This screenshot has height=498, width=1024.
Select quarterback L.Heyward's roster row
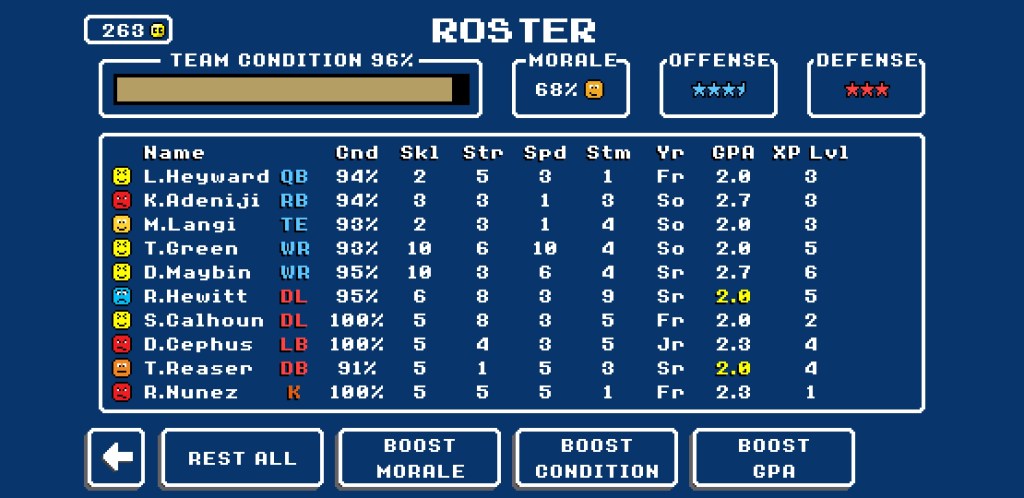pyautogui.click(x=204, y=177)
